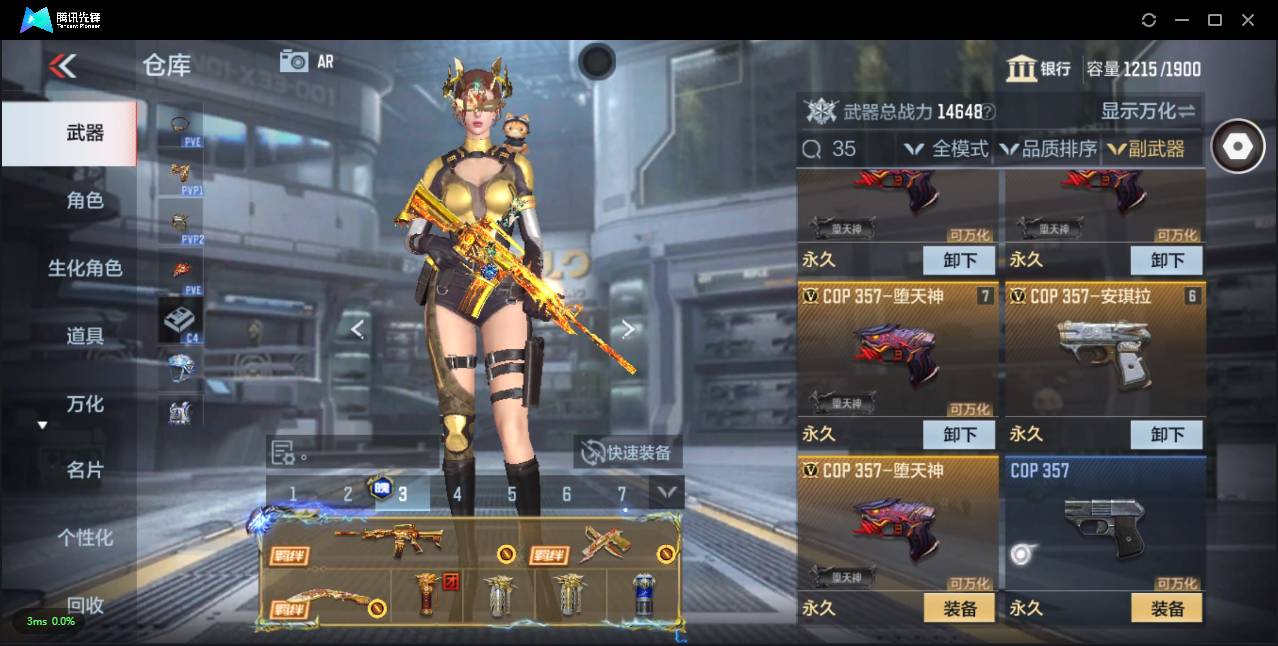The image size is (1278, 646).
Task: Open the 品质排序 sort dropdown
Action: click(1047, 149)
